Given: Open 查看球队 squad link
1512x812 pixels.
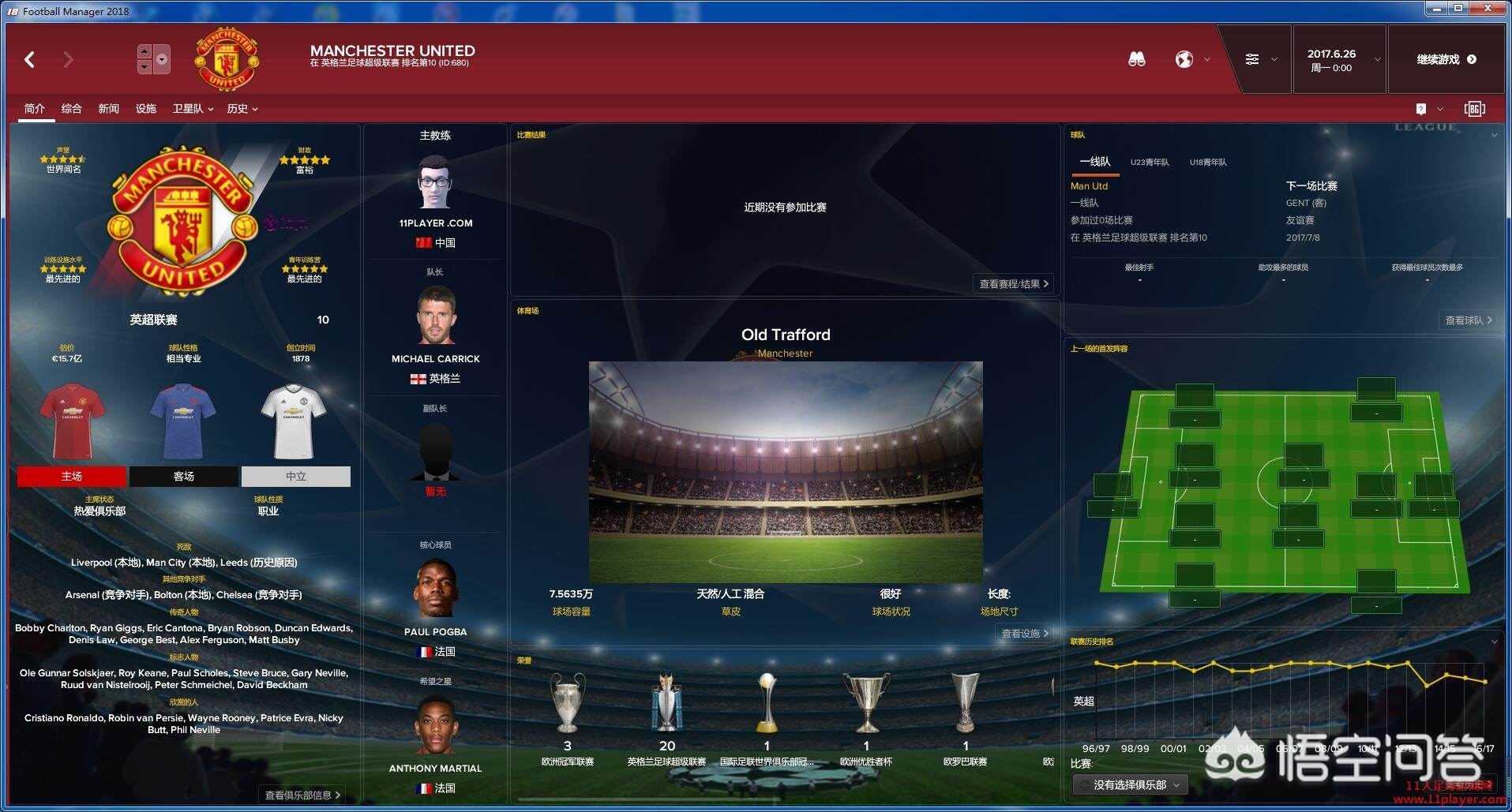Looking at the screenshot, I should (1468, 320).
